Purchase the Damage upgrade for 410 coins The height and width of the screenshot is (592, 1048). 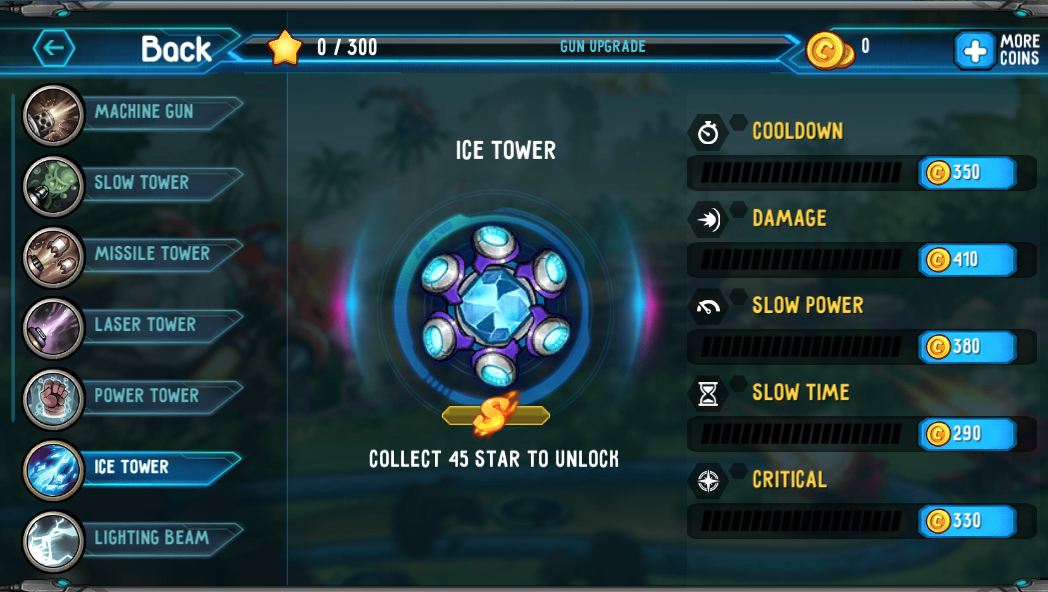tap(966, 260)
